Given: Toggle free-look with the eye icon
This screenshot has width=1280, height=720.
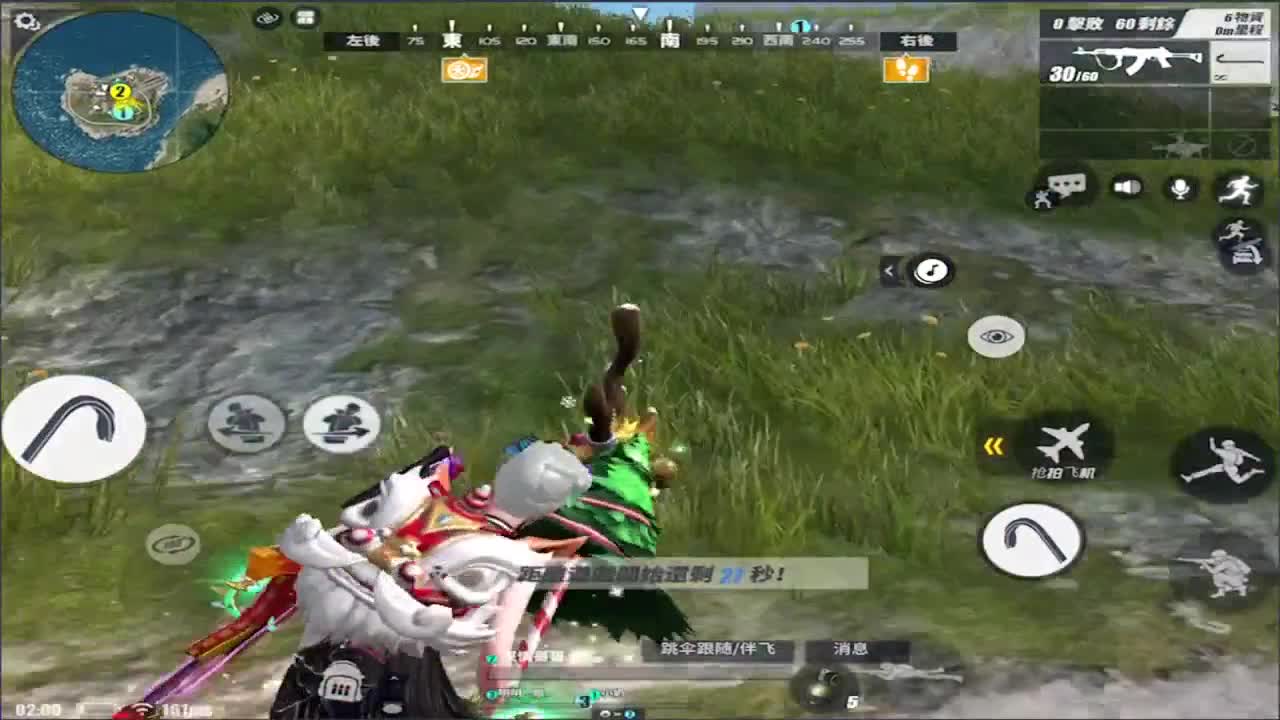Looking at the screenshot, I should pos(995,335).
